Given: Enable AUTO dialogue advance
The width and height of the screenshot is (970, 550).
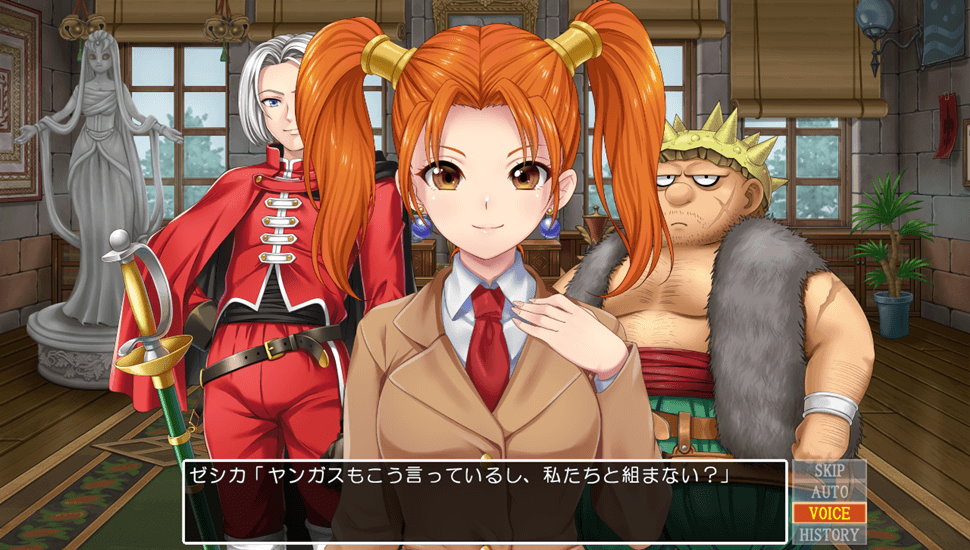Looking at the screenshot, I should tap(830, 492).
